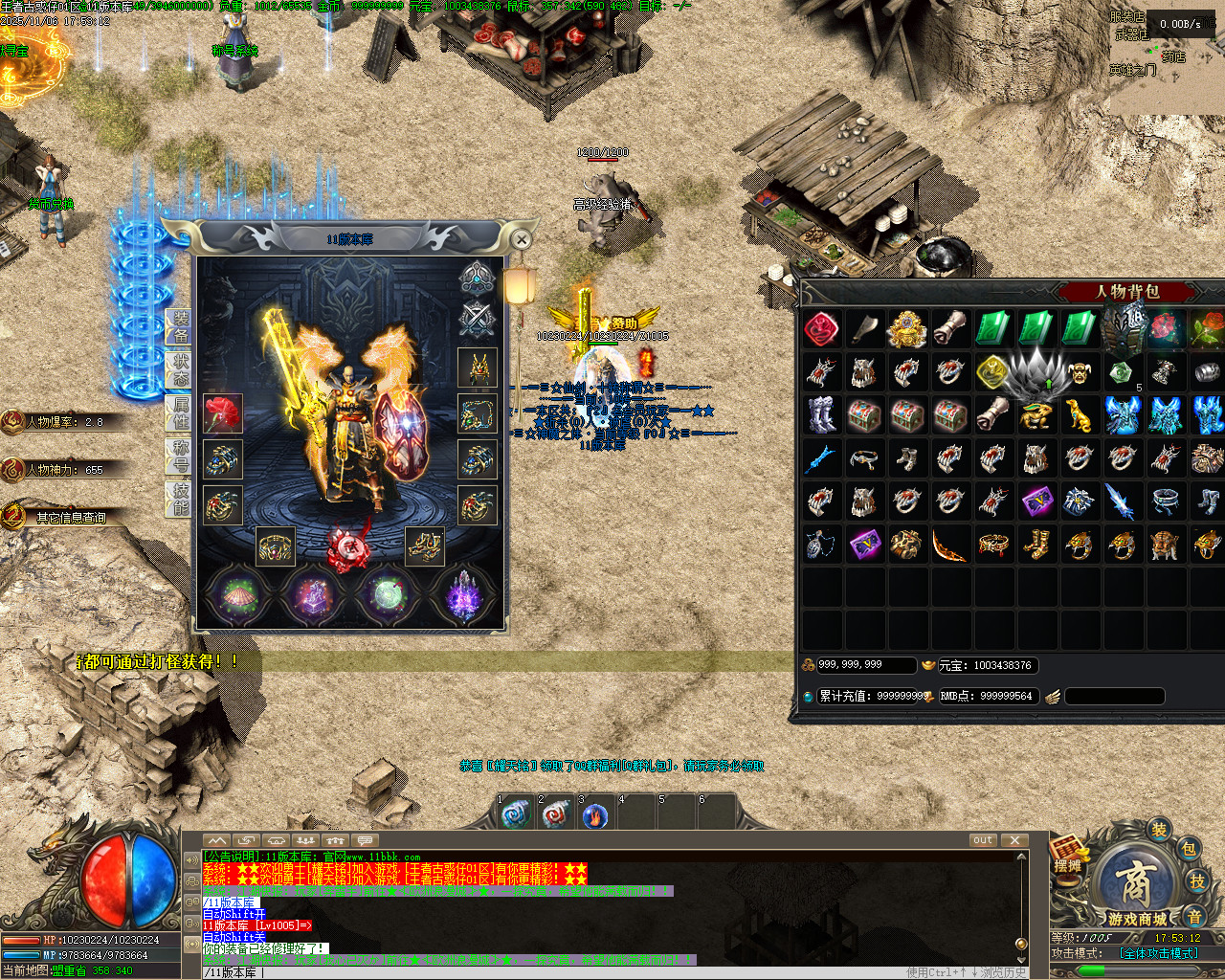Click the crossed swords emblem icon

pyautogui.click(x=476, y=319)
